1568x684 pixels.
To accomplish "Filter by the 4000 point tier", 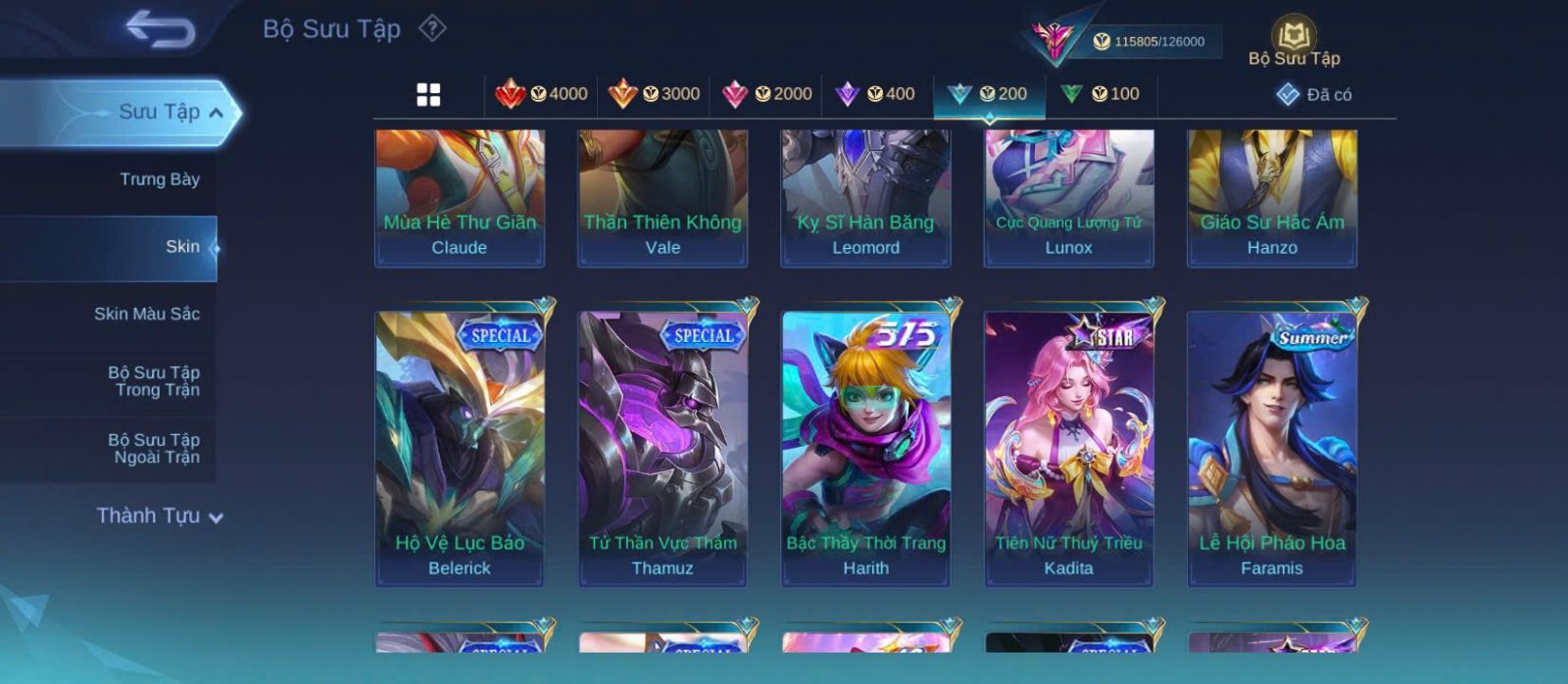I will click(541, 94).
